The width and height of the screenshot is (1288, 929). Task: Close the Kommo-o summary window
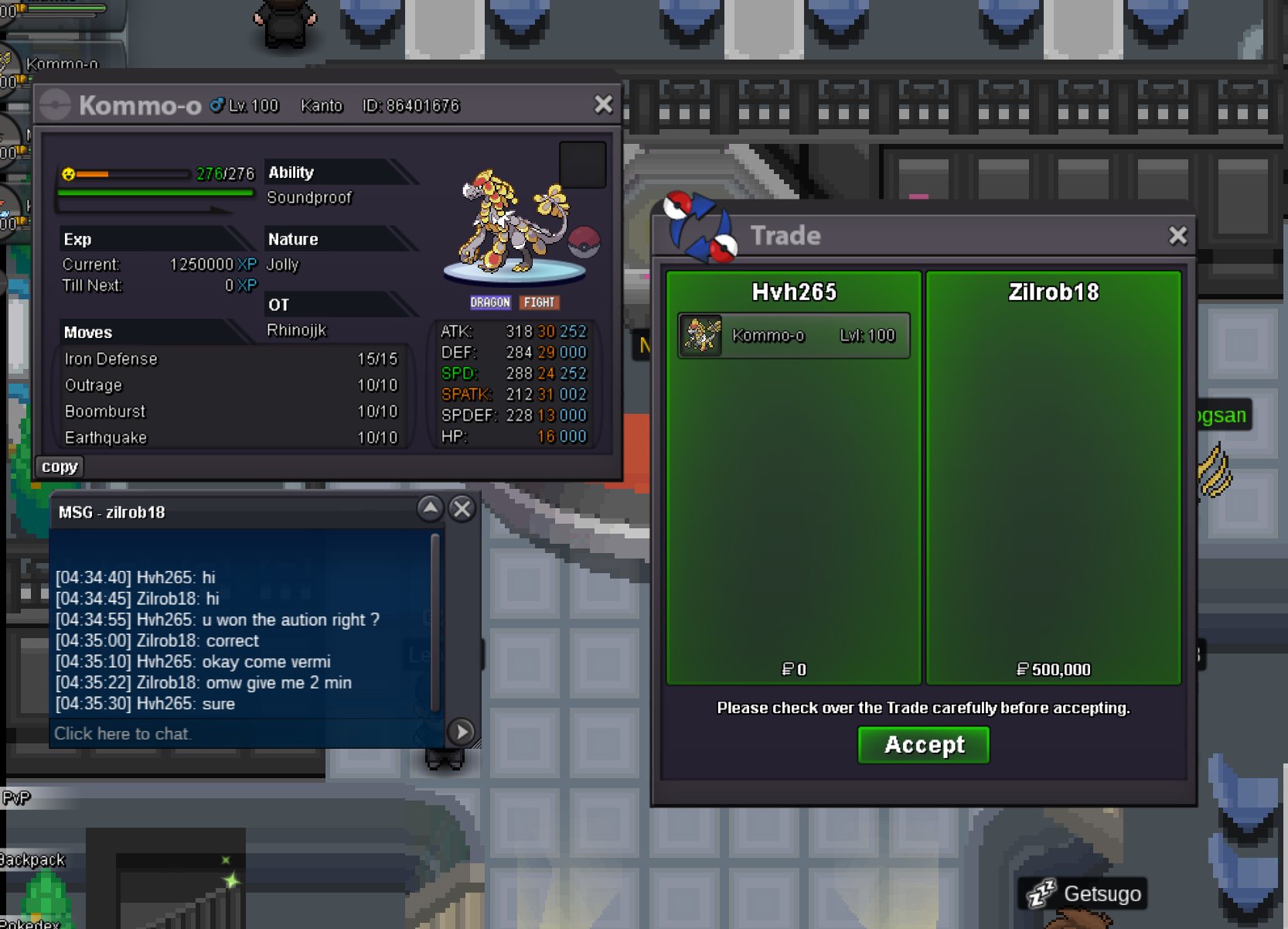click(603, 104)
